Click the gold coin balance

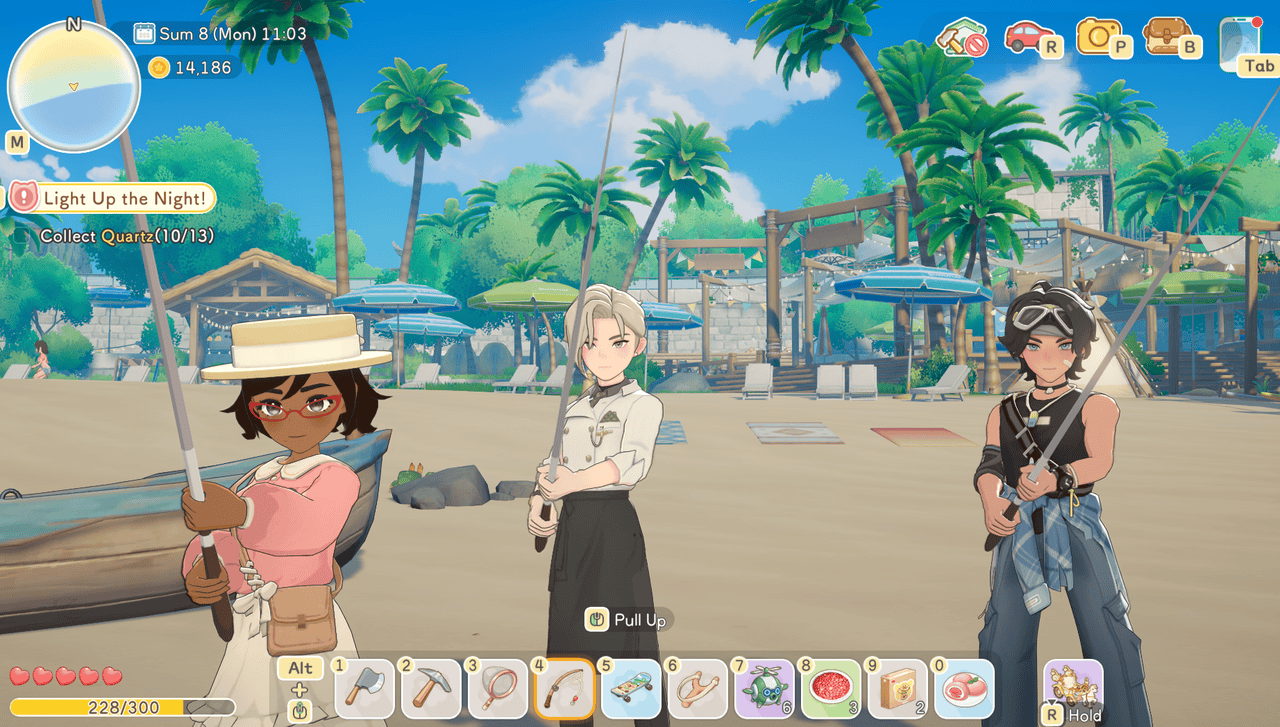click(x=190, y=68)
